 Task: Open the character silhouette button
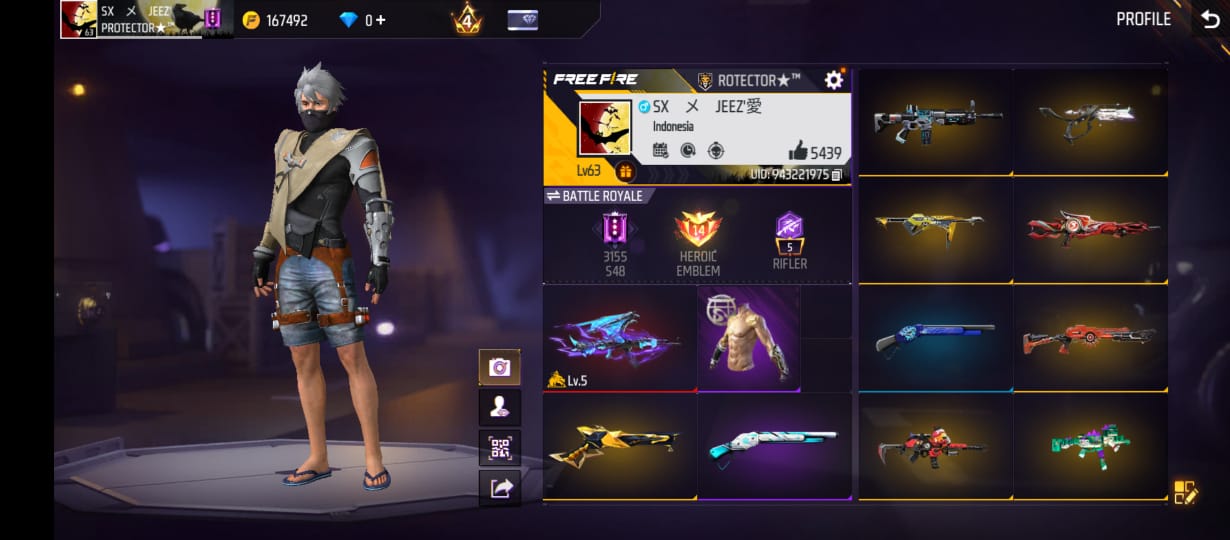click(499, 407)
